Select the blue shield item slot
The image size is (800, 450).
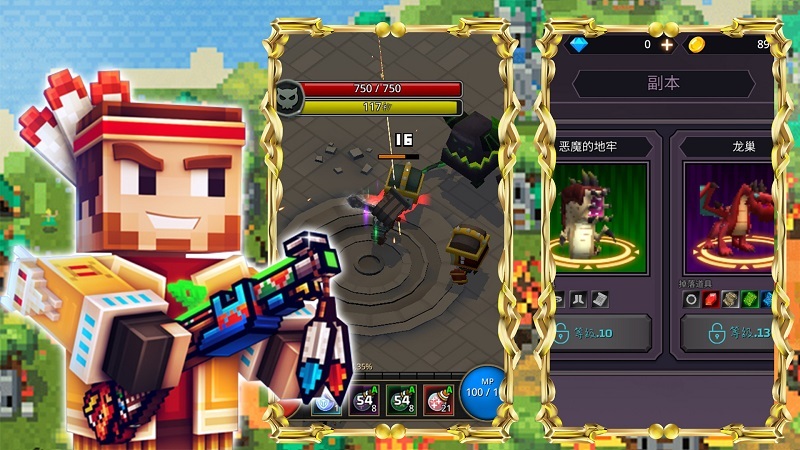326,403
